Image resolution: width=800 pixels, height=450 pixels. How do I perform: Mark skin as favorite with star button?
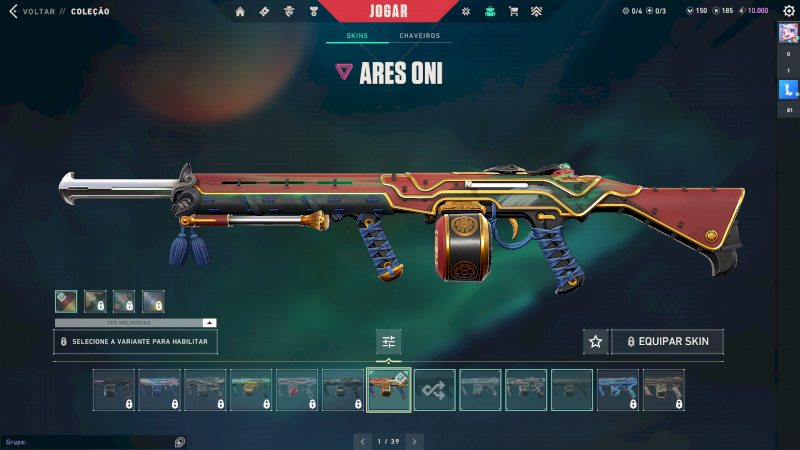596,342
